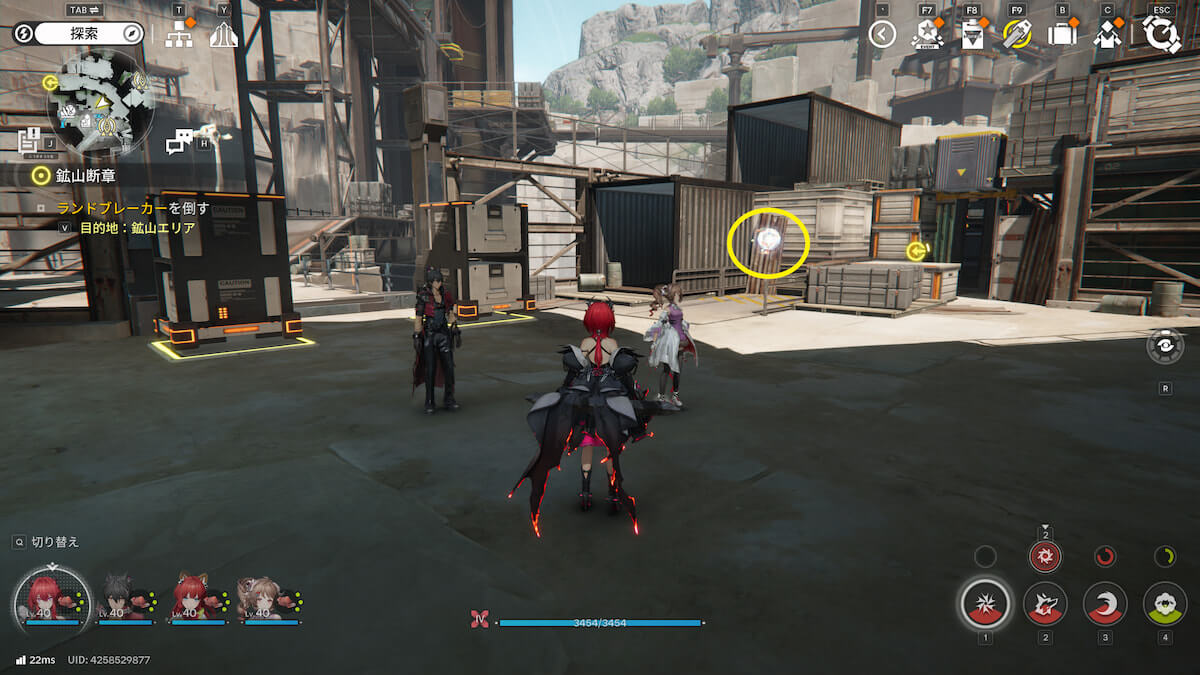Collapse the top menu with the arrow button
1200x675 pixels.
pos(882,35)
